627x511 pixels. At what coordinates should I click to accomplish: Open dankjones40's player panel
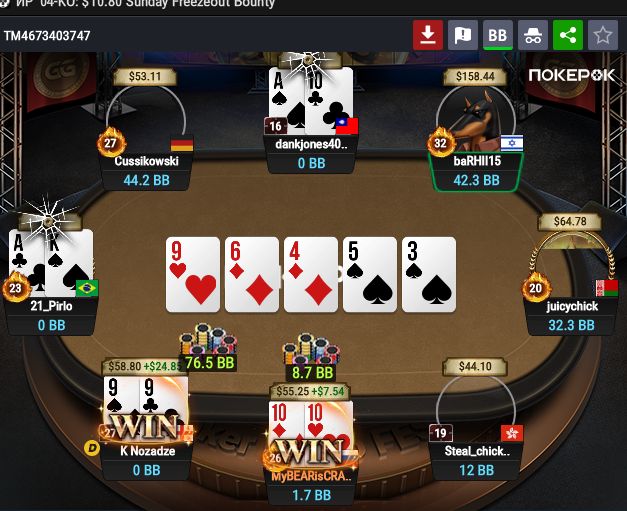click(312, 153)
